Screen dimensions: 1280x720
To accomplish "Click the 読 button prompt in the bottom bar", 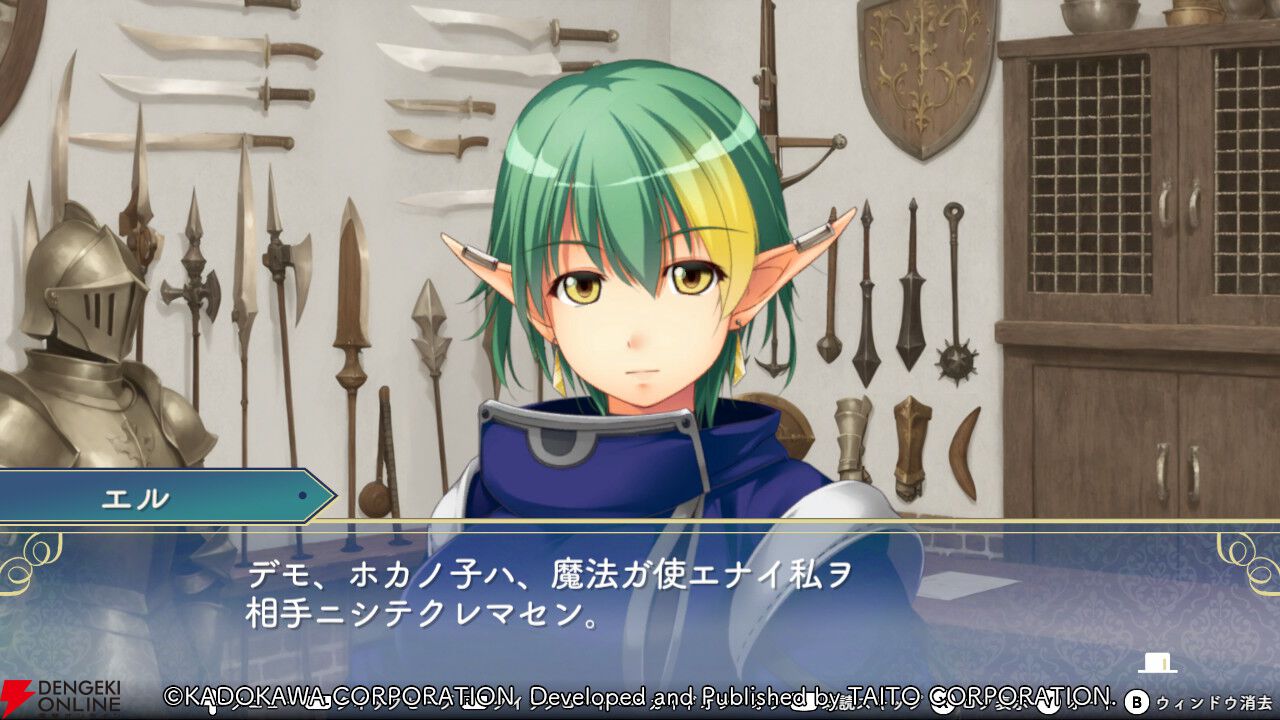I will pos(849,703).
